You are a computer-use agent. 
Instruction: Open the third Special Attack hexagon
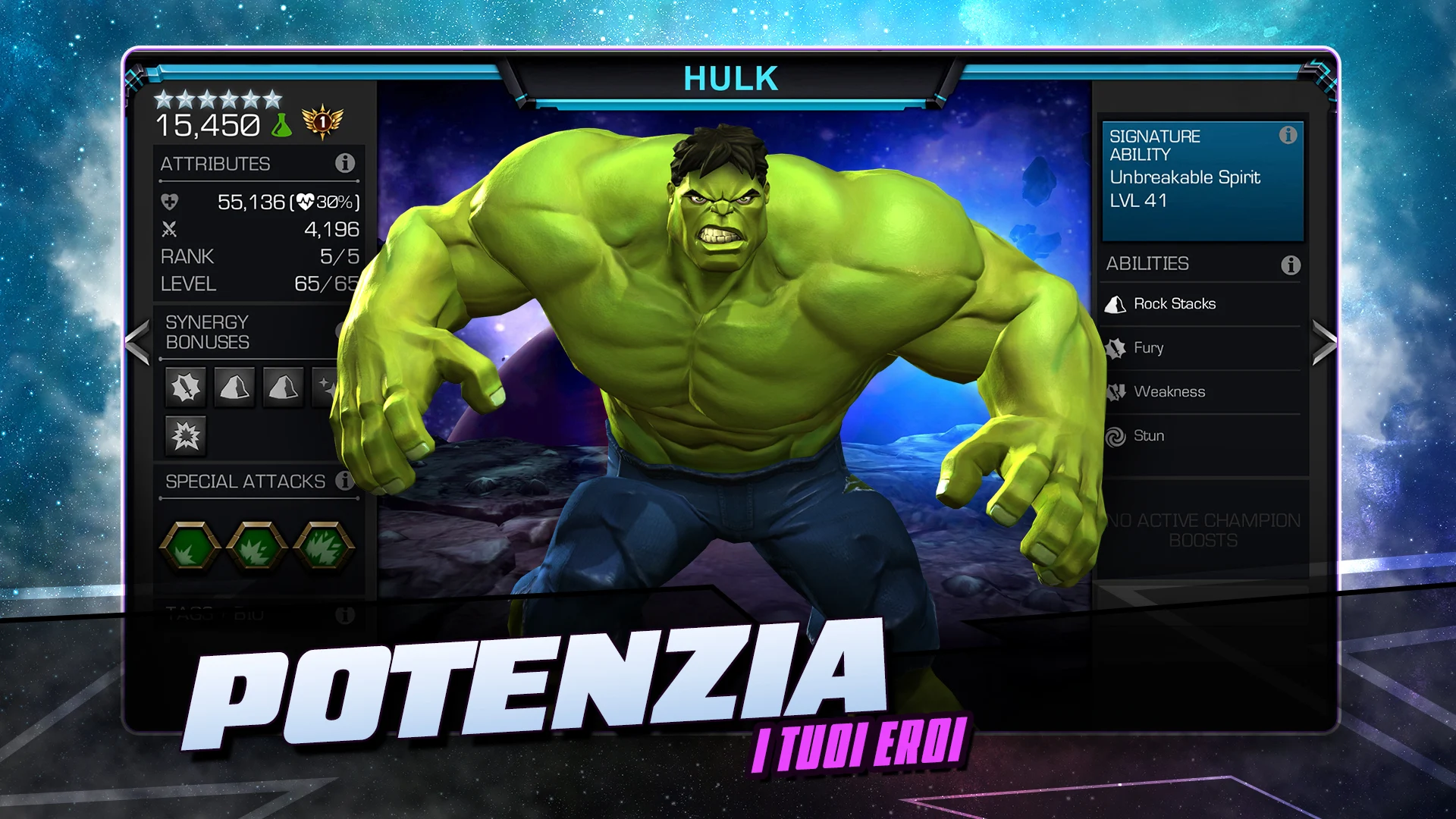325,544
